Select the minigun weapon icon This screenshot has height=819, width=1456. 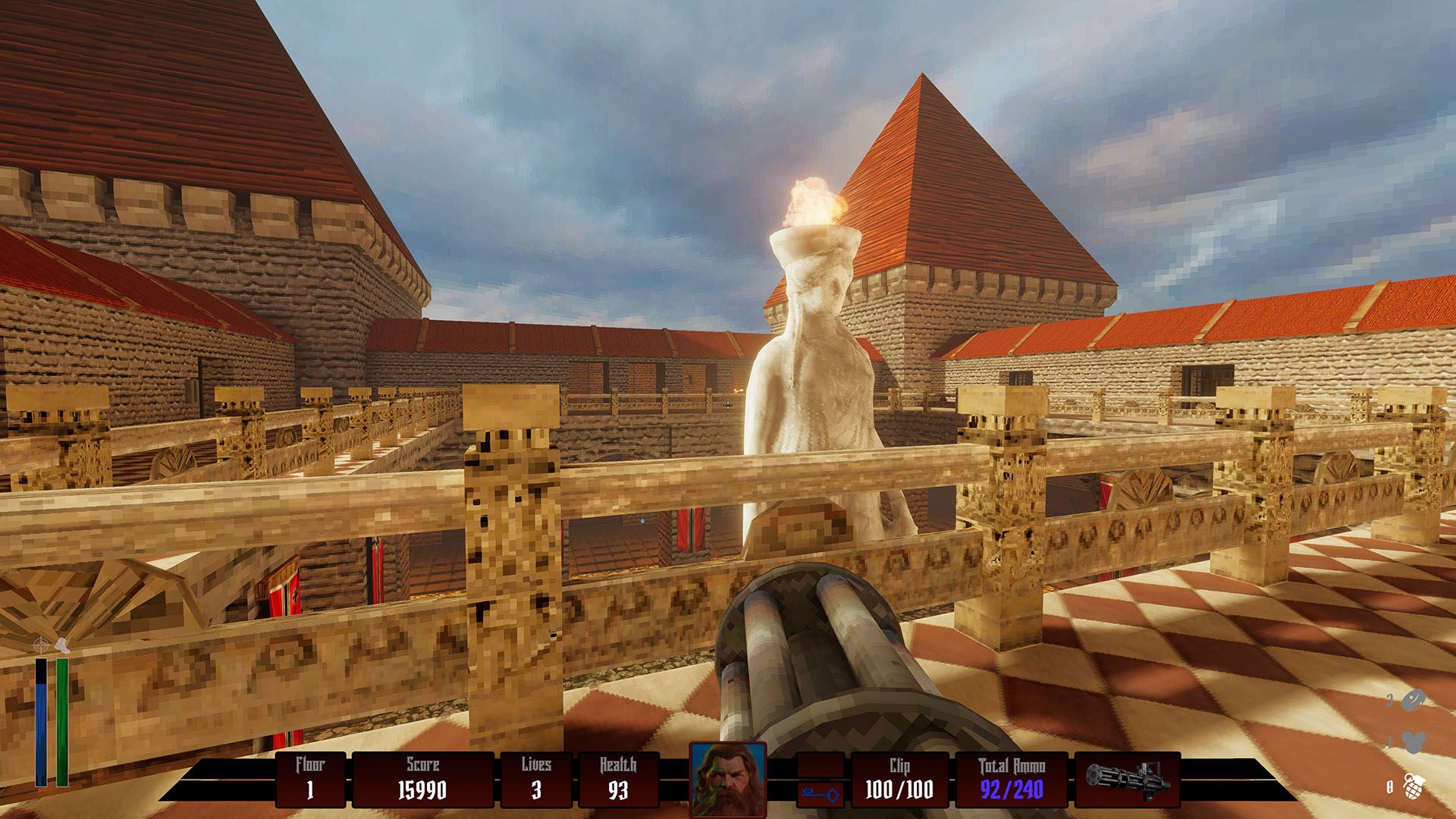1127,780
